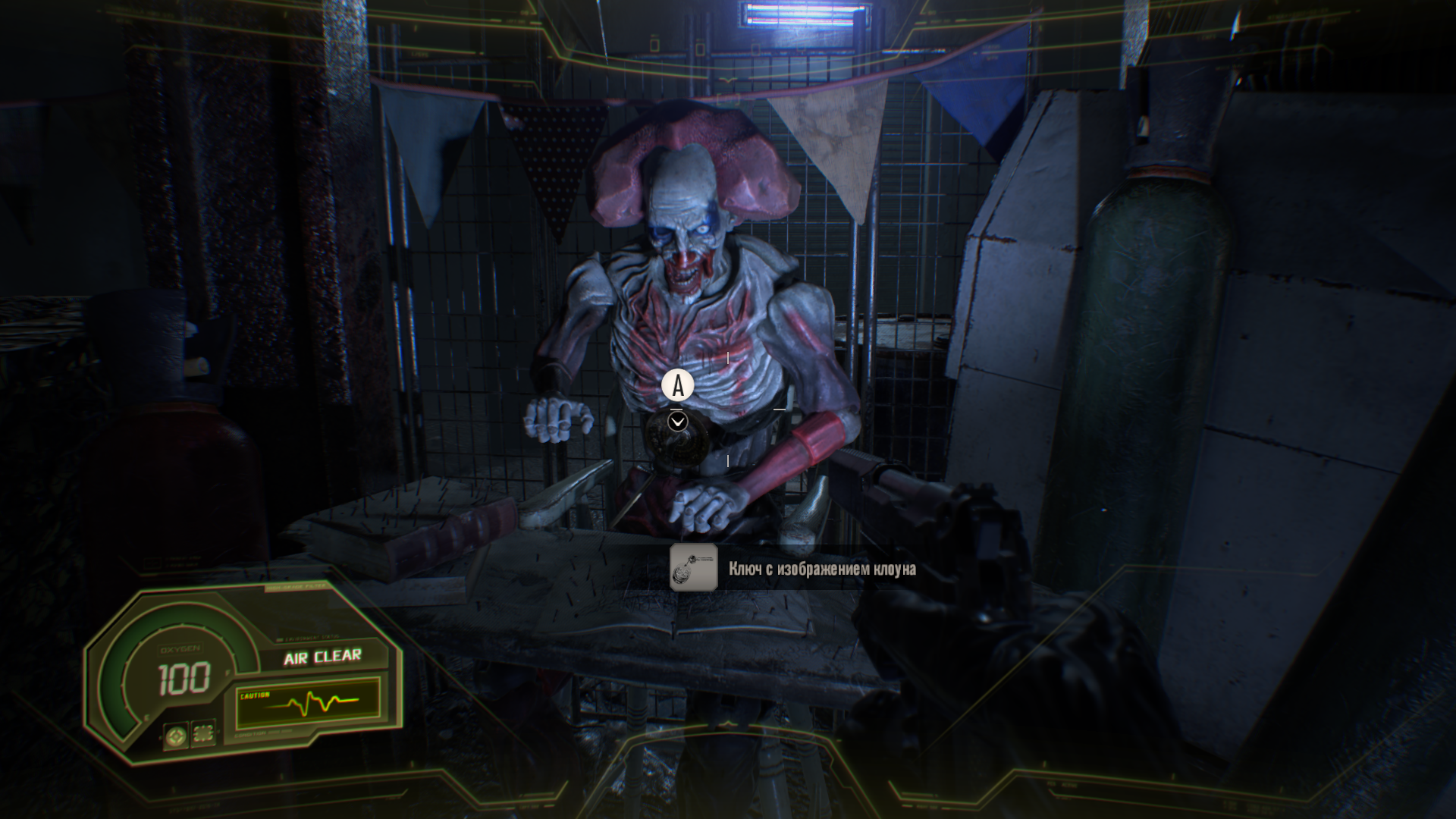The image size is (1456, 819).
Task: Select the HIGH-GRADE FILTER header
Action: (x=295, y=586)
